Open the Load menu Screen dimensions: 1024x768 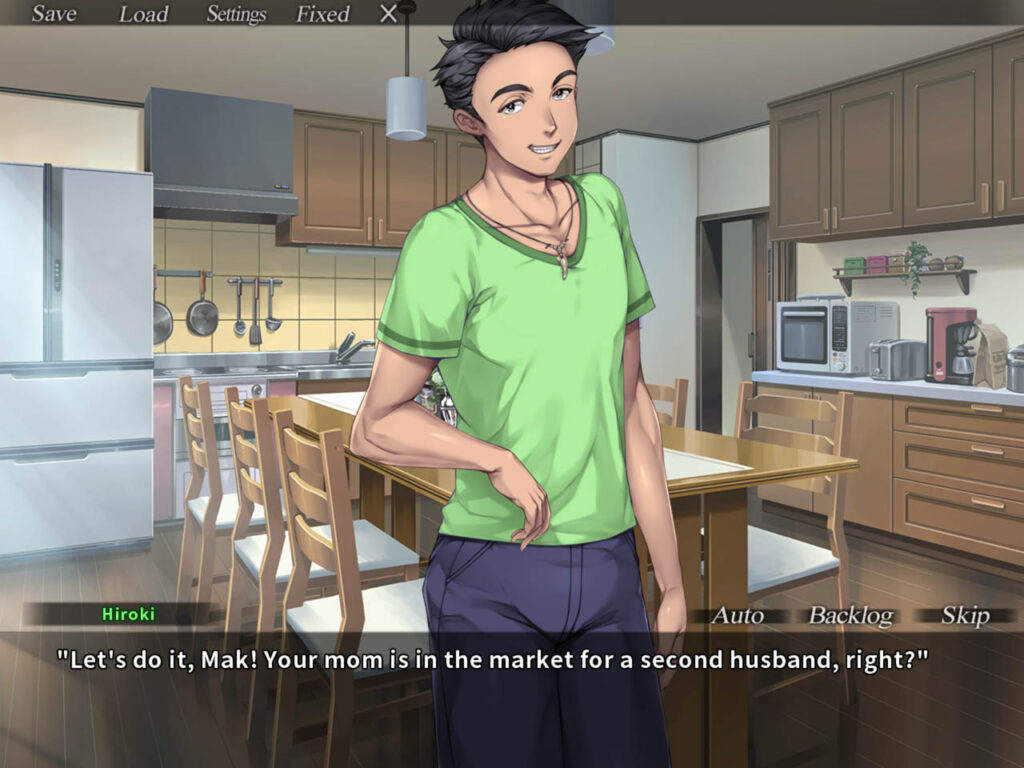click(x=144, y=14)
